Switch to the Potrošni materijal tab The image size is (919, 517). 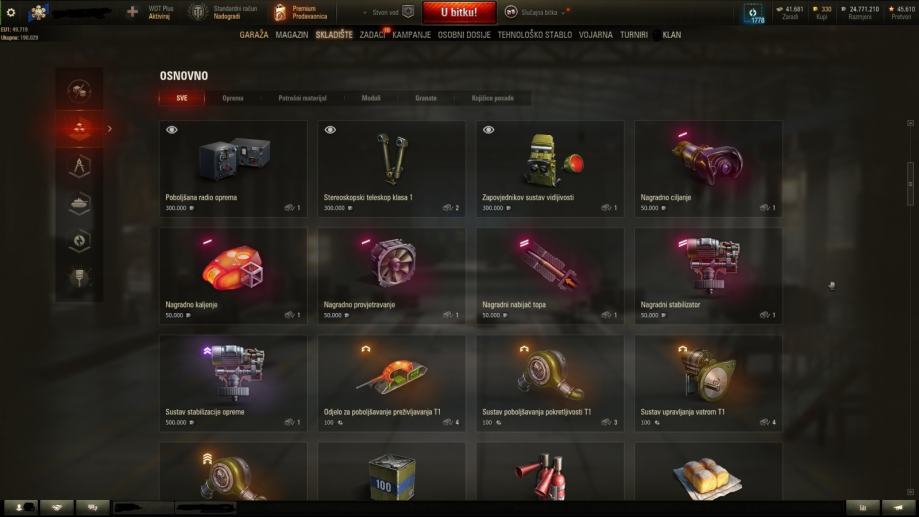pos(301,98)
